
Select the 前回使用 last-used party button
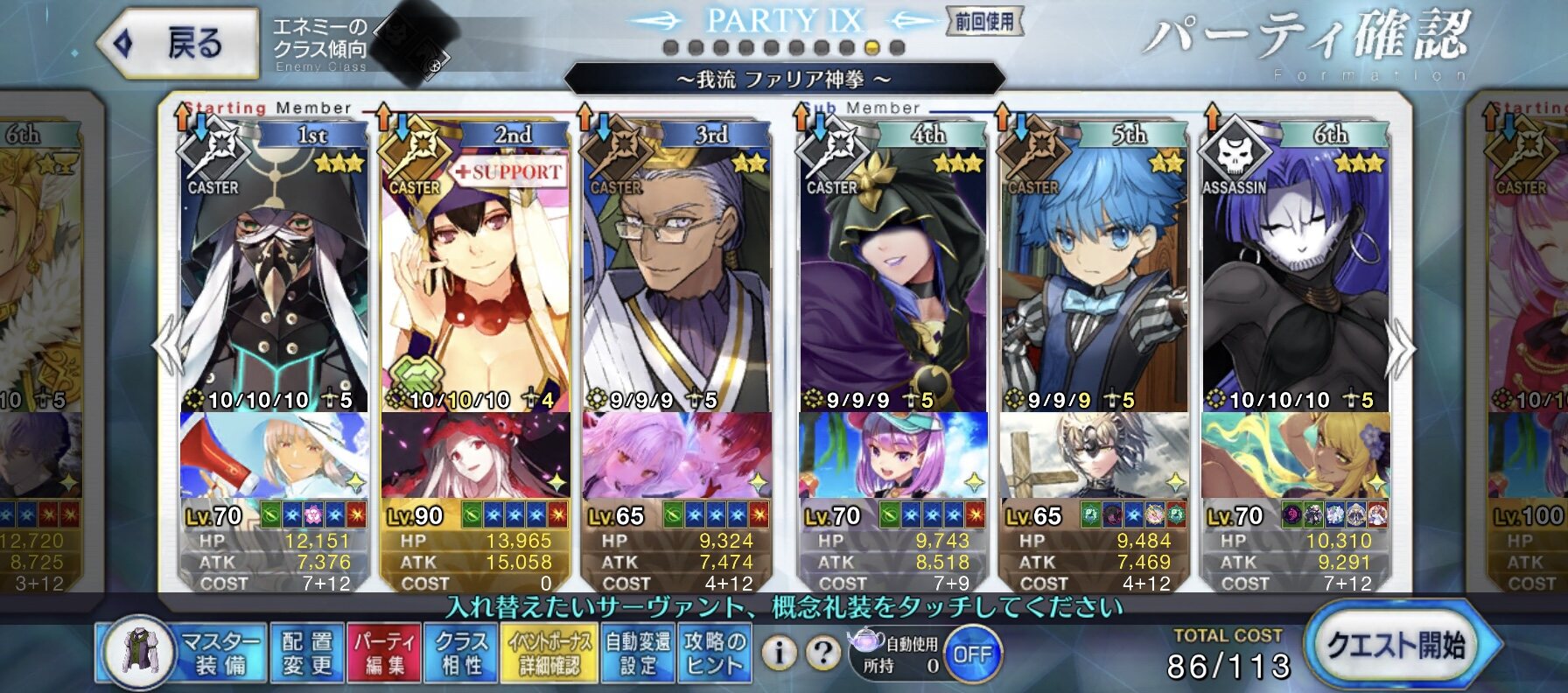click(x=984, y=22)
